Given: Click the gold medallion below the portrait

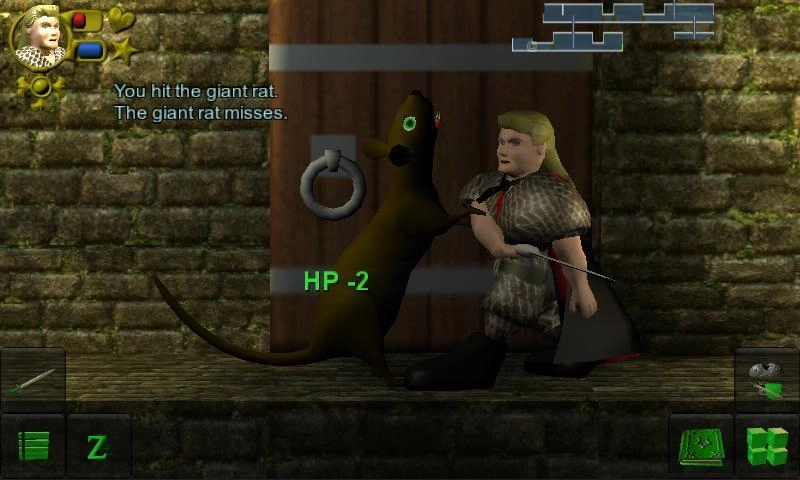Looking at the screenshot, I should click(41, 86).
